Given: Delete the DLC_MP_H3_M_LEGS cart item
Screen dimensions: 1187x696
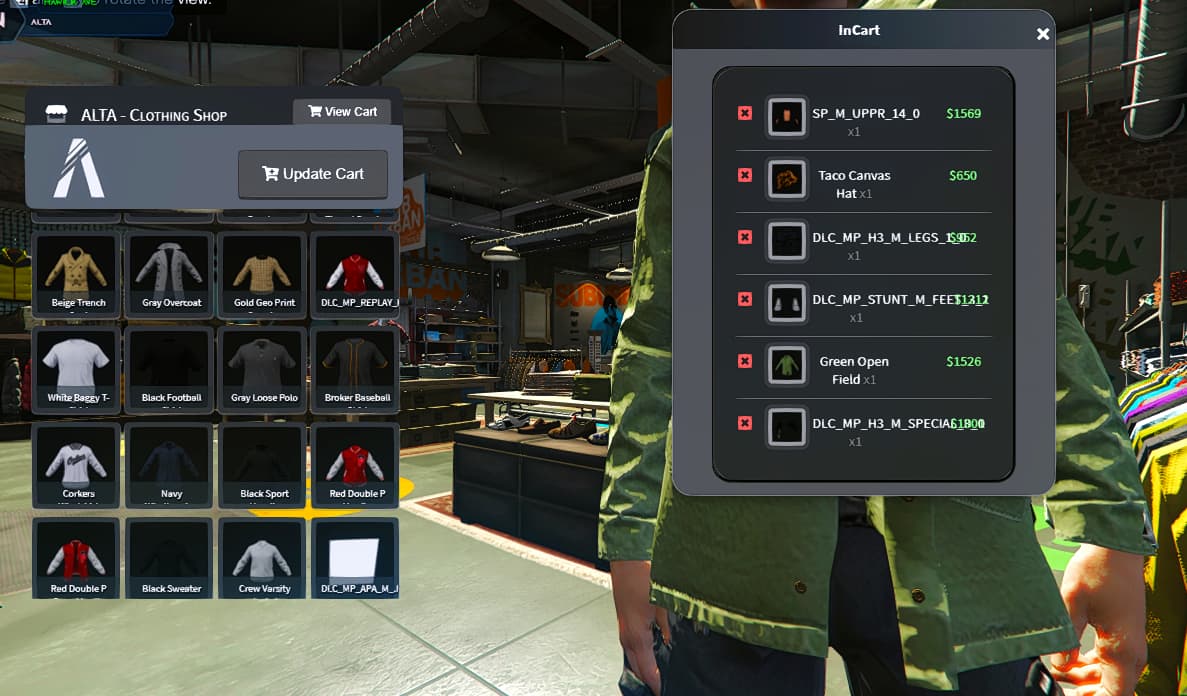Looking at the screenshot, I should (x=745, y=237).
